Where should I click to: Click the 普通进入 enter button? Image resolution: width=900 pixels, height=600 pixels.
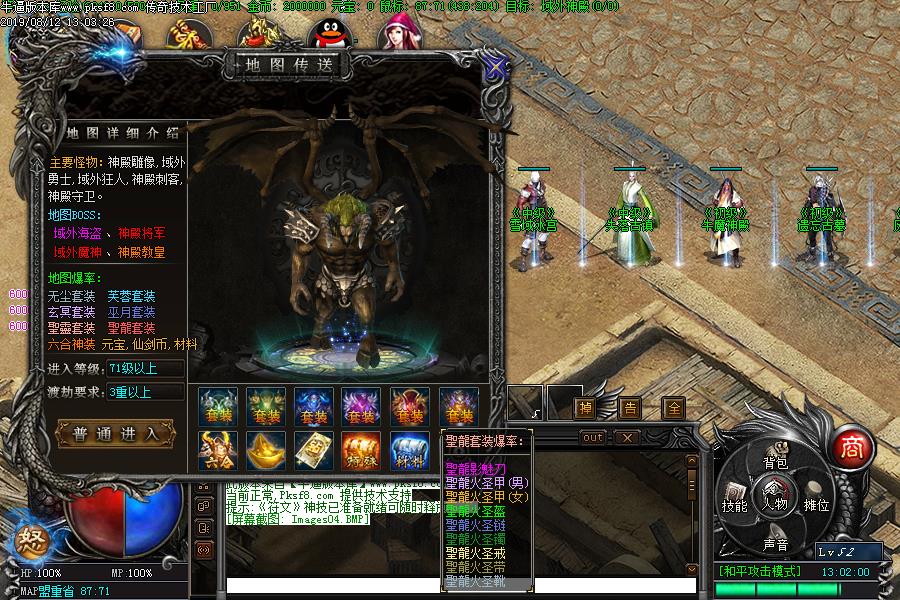[116, 433]
